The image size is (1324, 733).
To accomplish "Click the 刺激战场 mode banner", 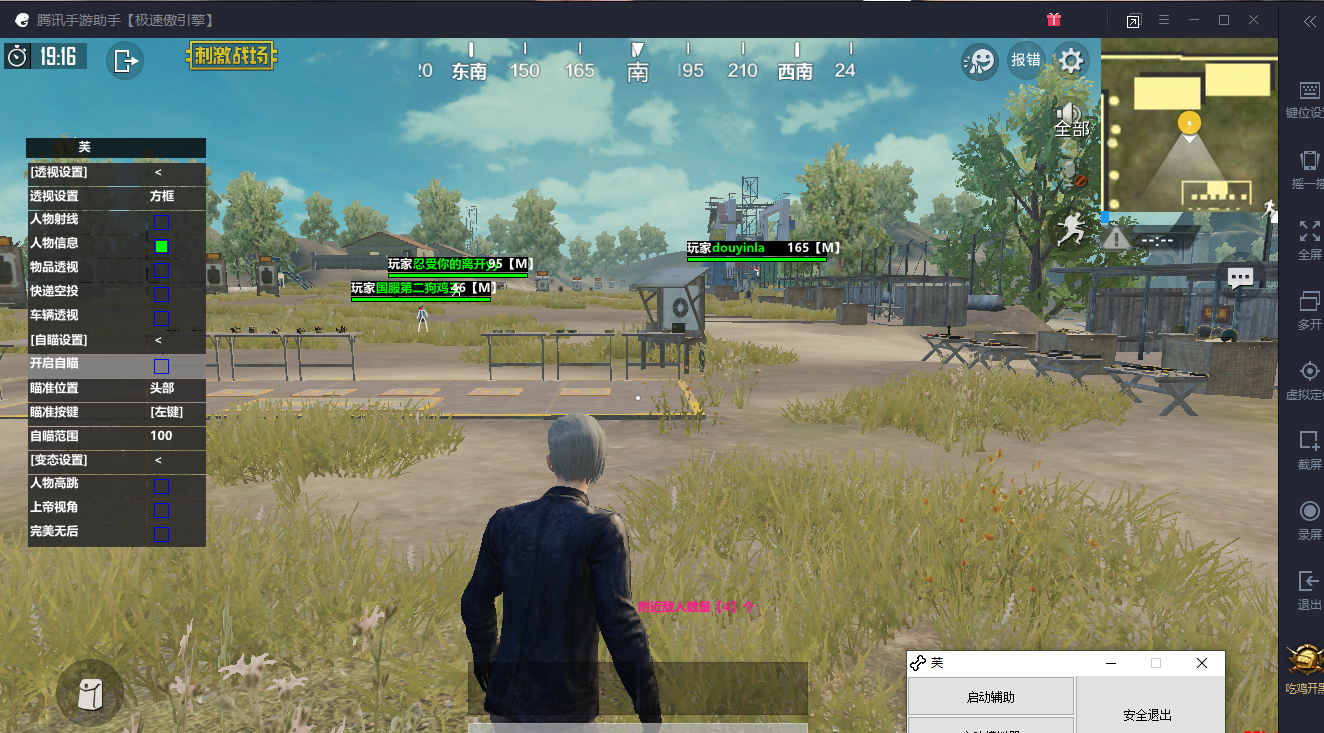I will pos(232,57).
